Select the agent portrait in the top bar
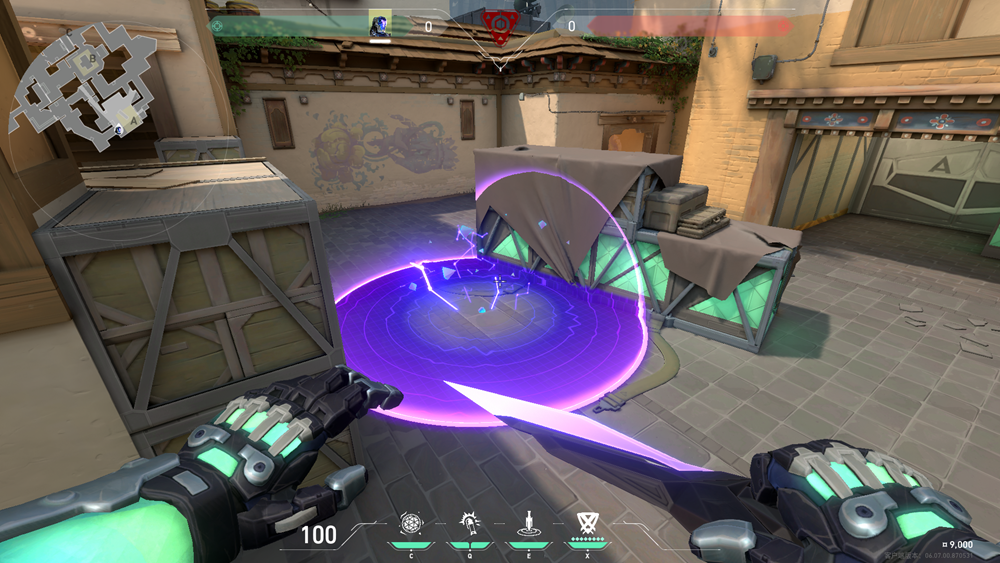1000x563 pixels. 380,24
